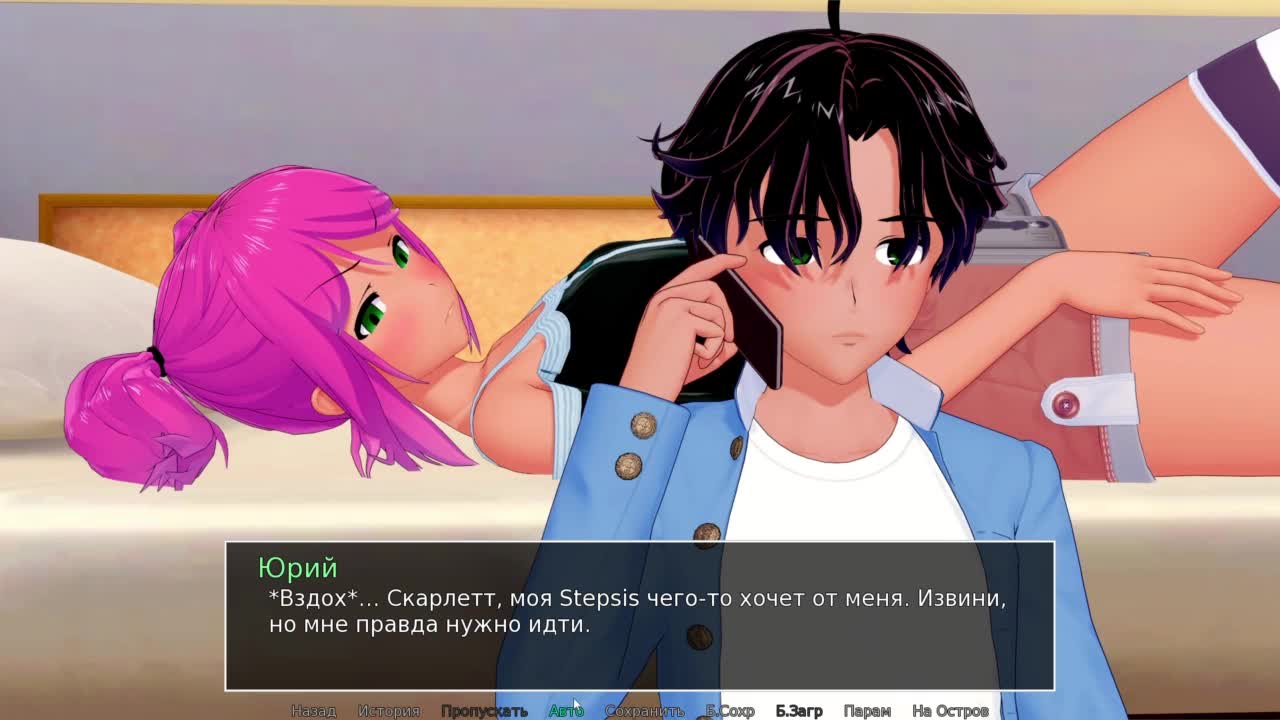The height and width of the screenshot is (720, 1280).
Task: Advance the dialogue by clicking Юрий's text box
Action: [640, 615]
